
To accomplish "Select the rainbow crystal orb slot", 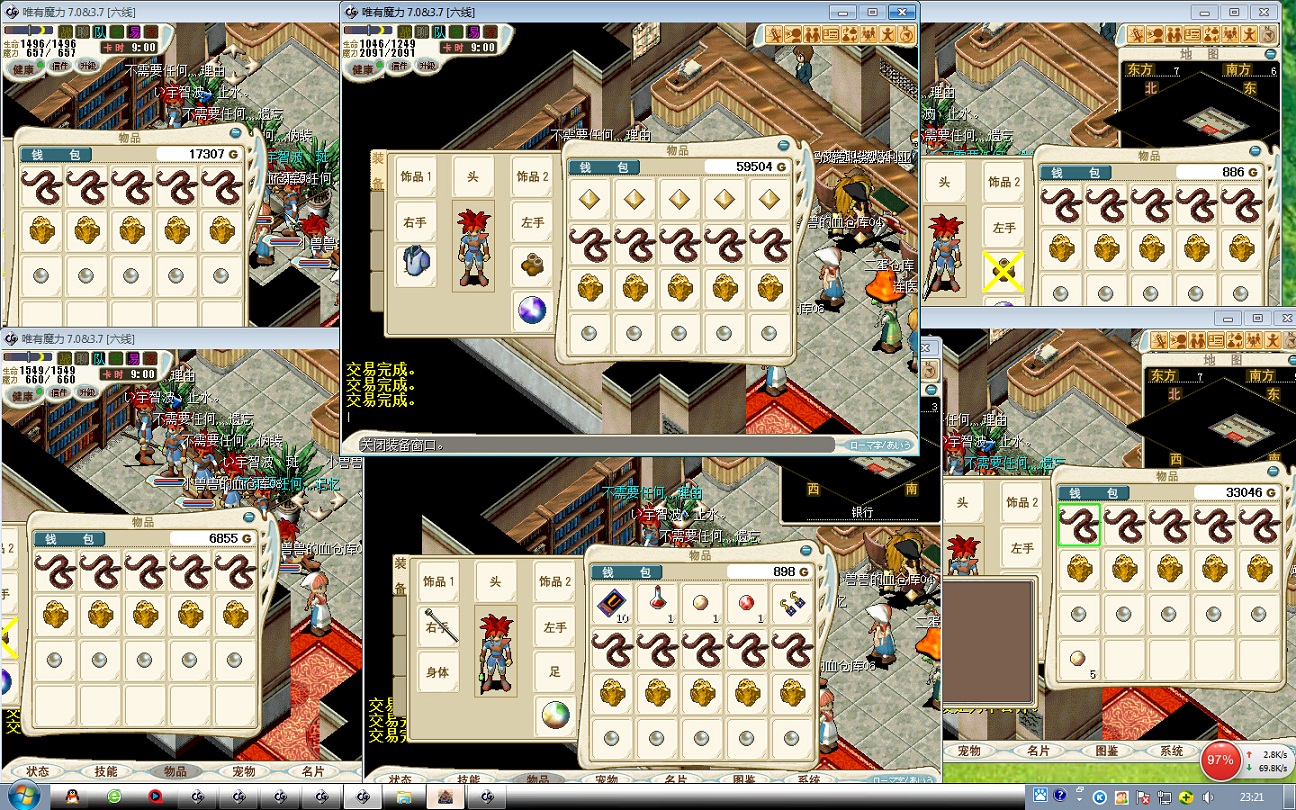I will 555,716.
